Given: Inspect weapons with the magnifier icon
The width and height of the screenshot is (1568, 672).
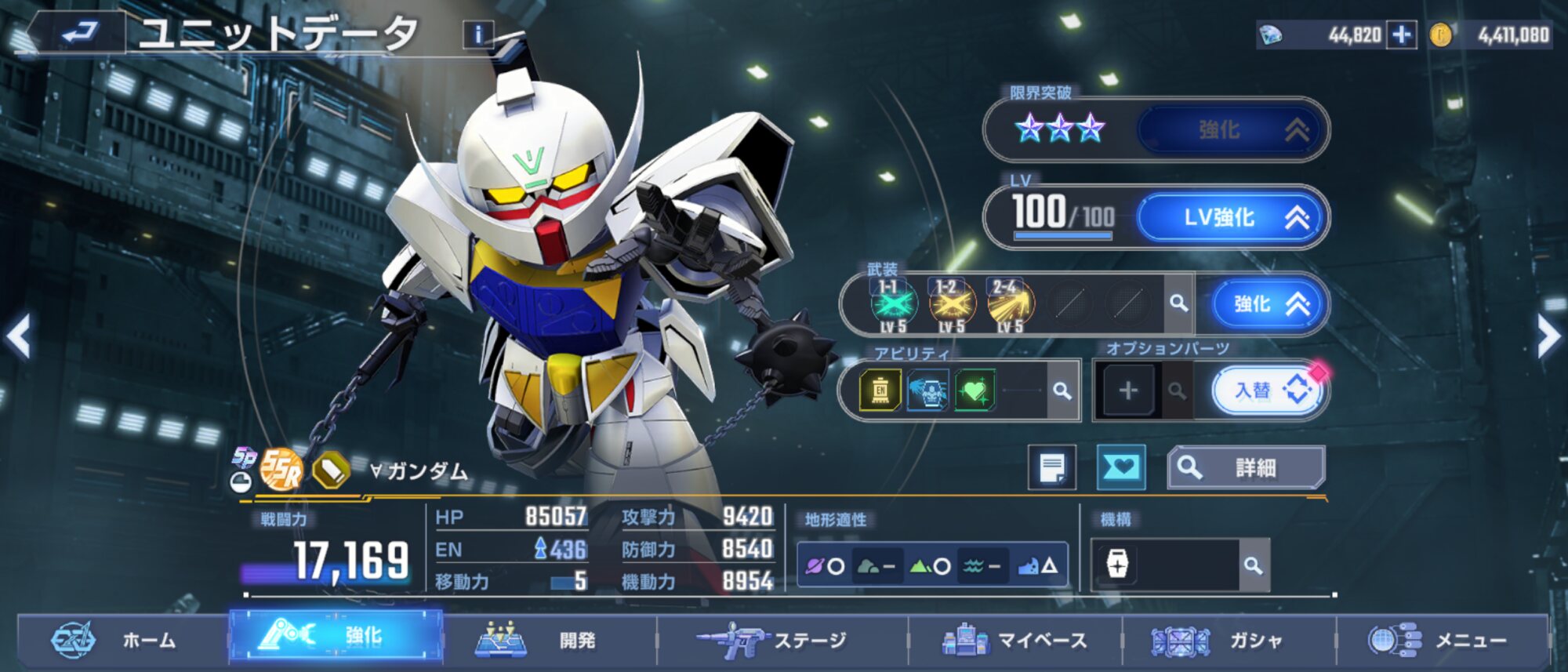Looking at the screenshot, I should tap(1178, 303).
